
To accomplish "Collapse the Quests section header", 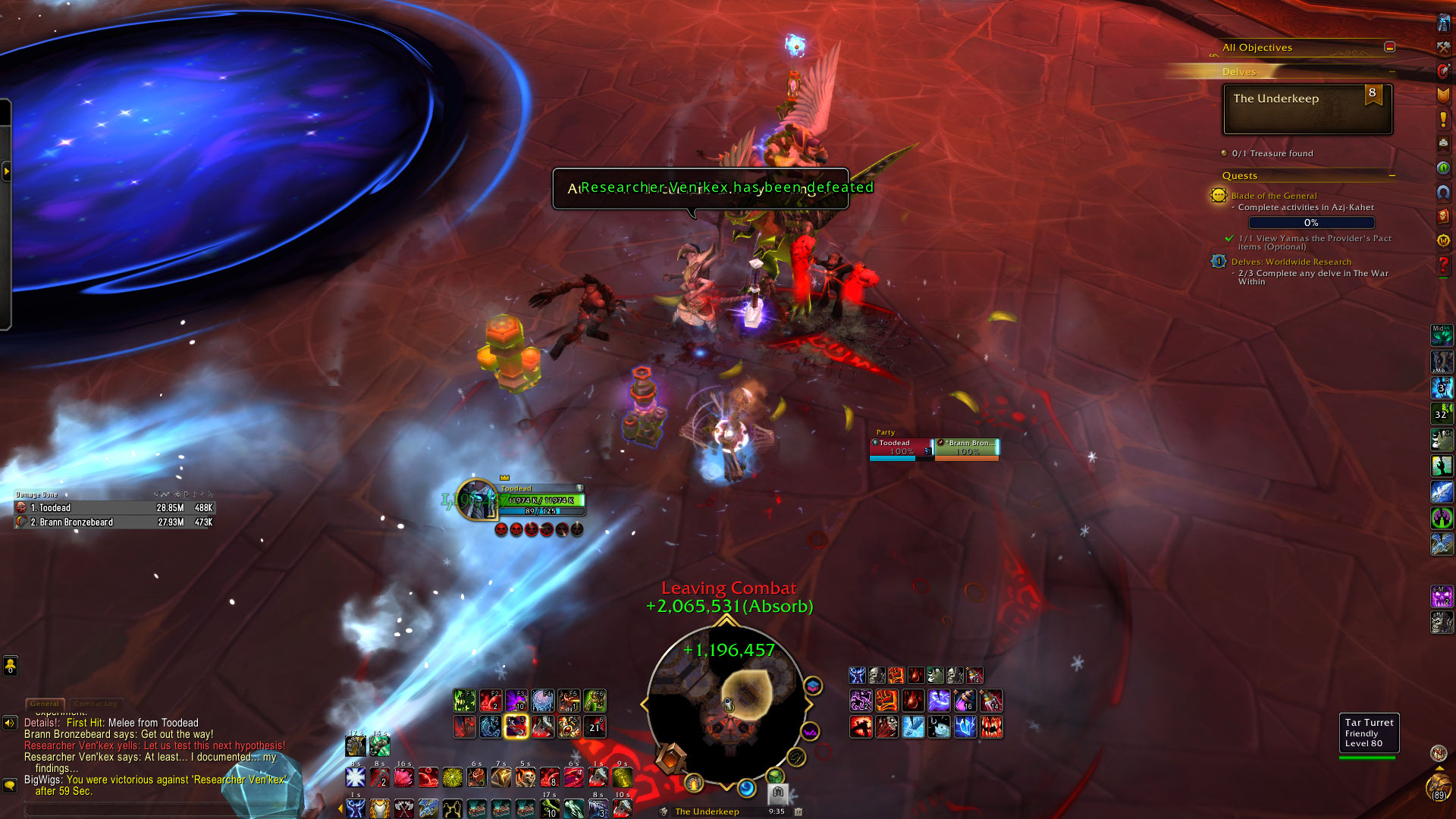I will click(1392, 176).
